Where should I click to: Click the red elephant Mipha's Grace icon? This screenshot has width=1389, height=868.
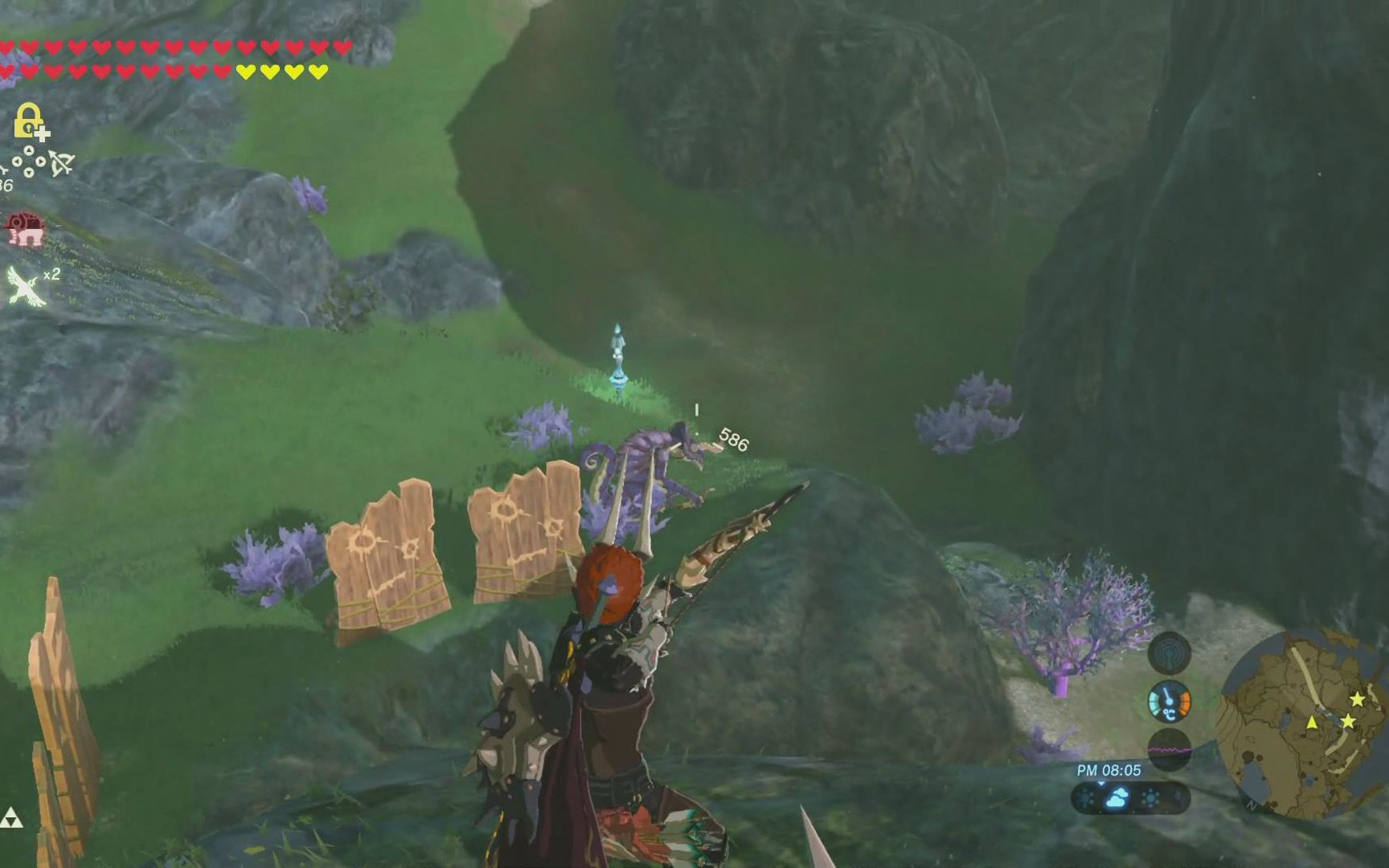click(24, 229)
